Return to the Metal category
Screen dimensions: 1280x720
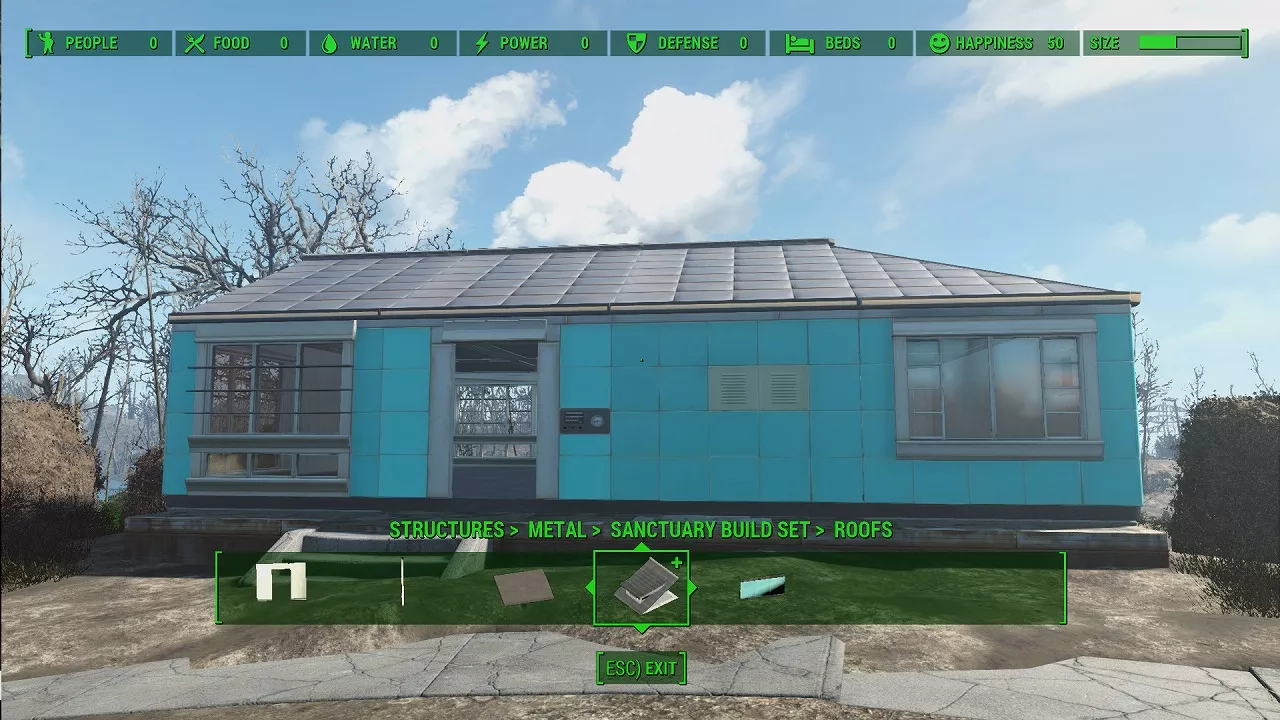pyautogui.click(x=557, y=530)
